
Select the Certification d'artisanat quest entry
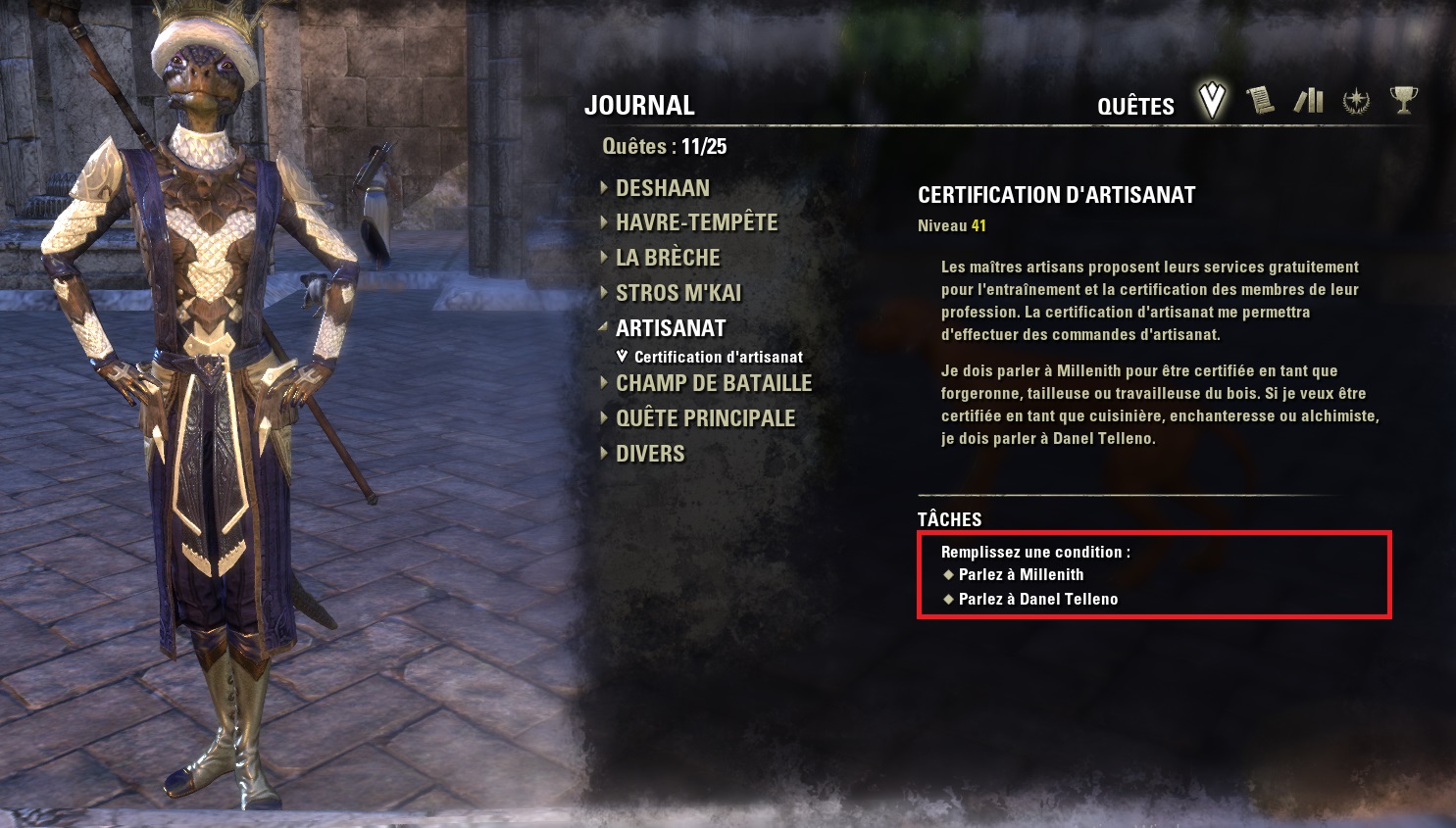tap(718, 358)
